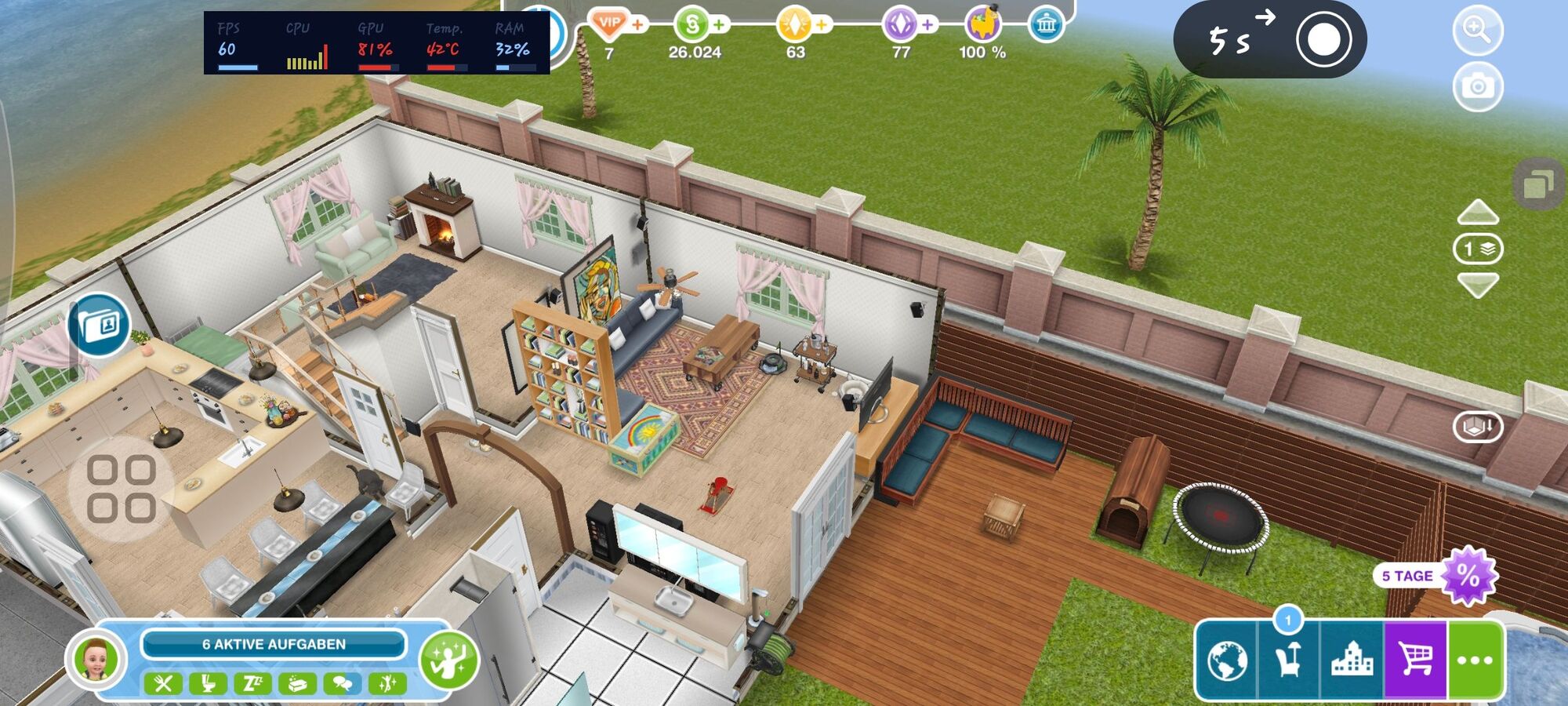Open the VIP points plus button
Viewport: 1568px width, 706px height.
[x=638, y=25]
